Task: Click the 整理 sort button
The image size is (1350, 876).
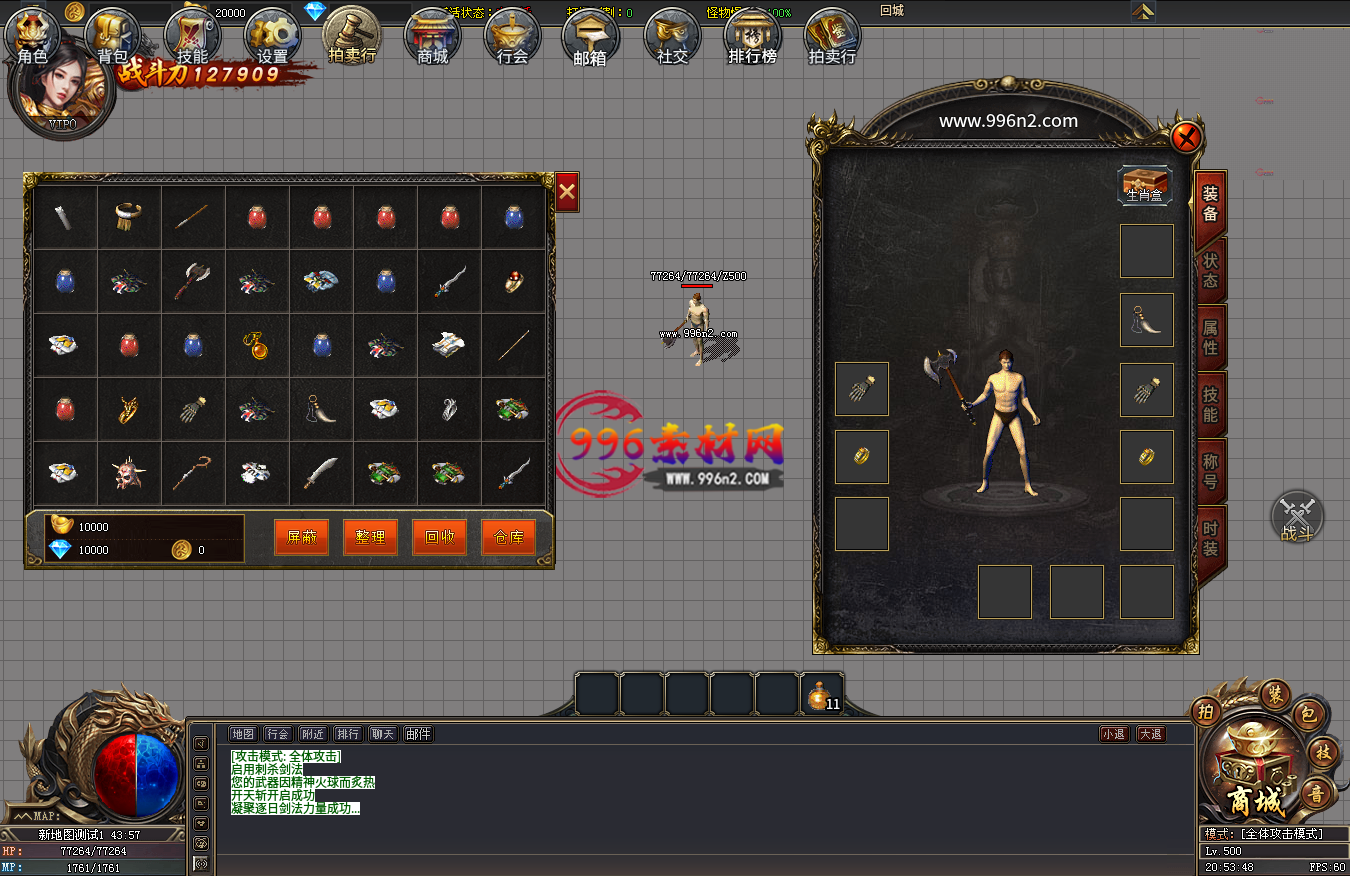Action: [x=370, y=537]
